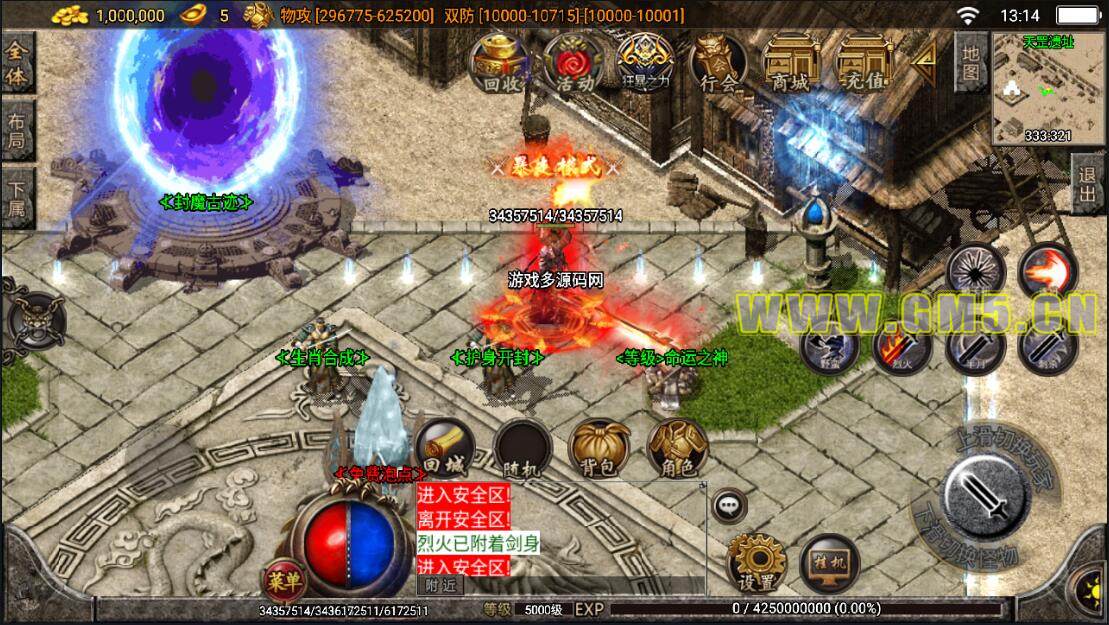Screen dimensions: 1109x625
Task: Use the 回城 return-to-town scroll
Action: (x=444, y=446)
